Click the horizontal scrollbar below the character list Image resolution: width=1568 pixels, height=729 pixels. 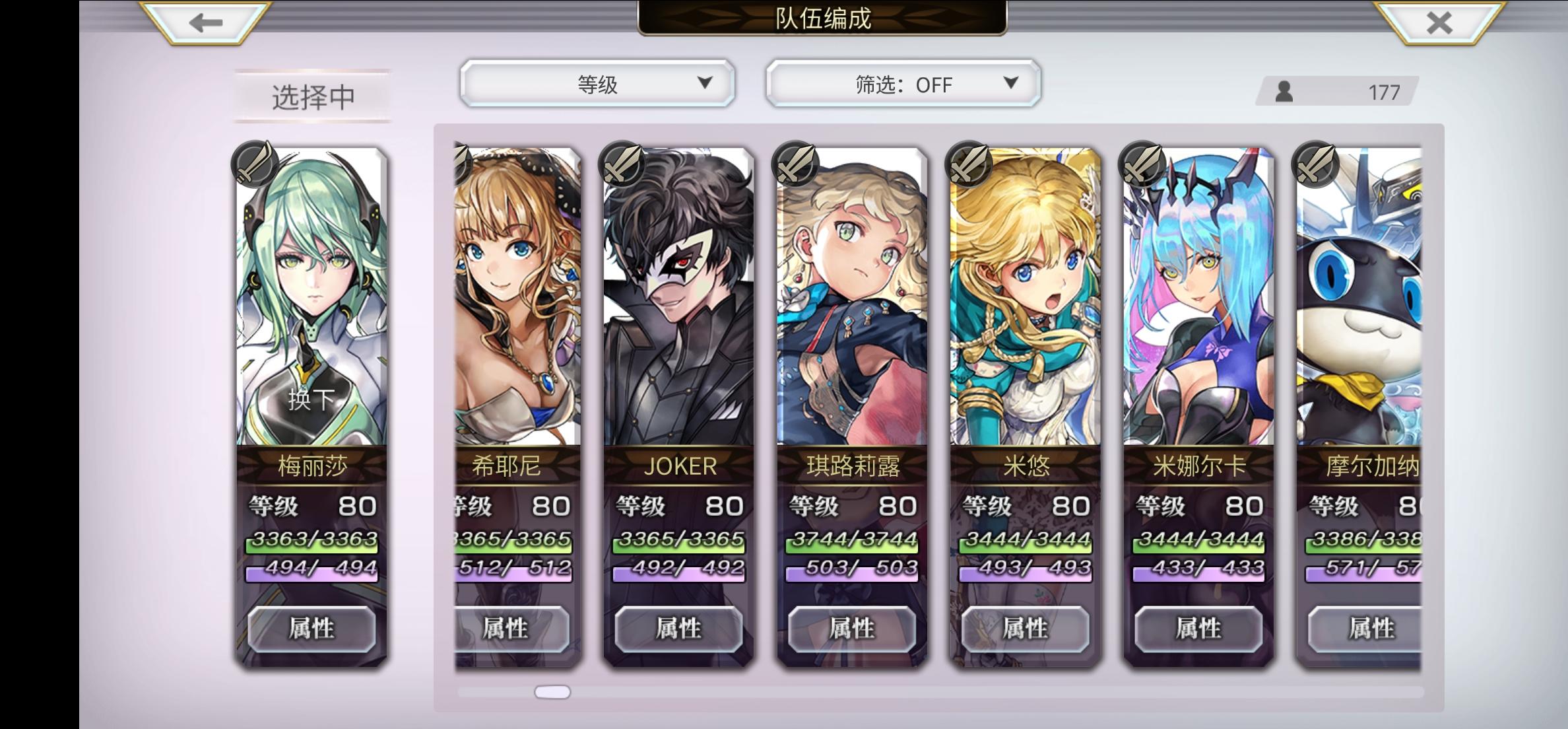coord(553,691)
